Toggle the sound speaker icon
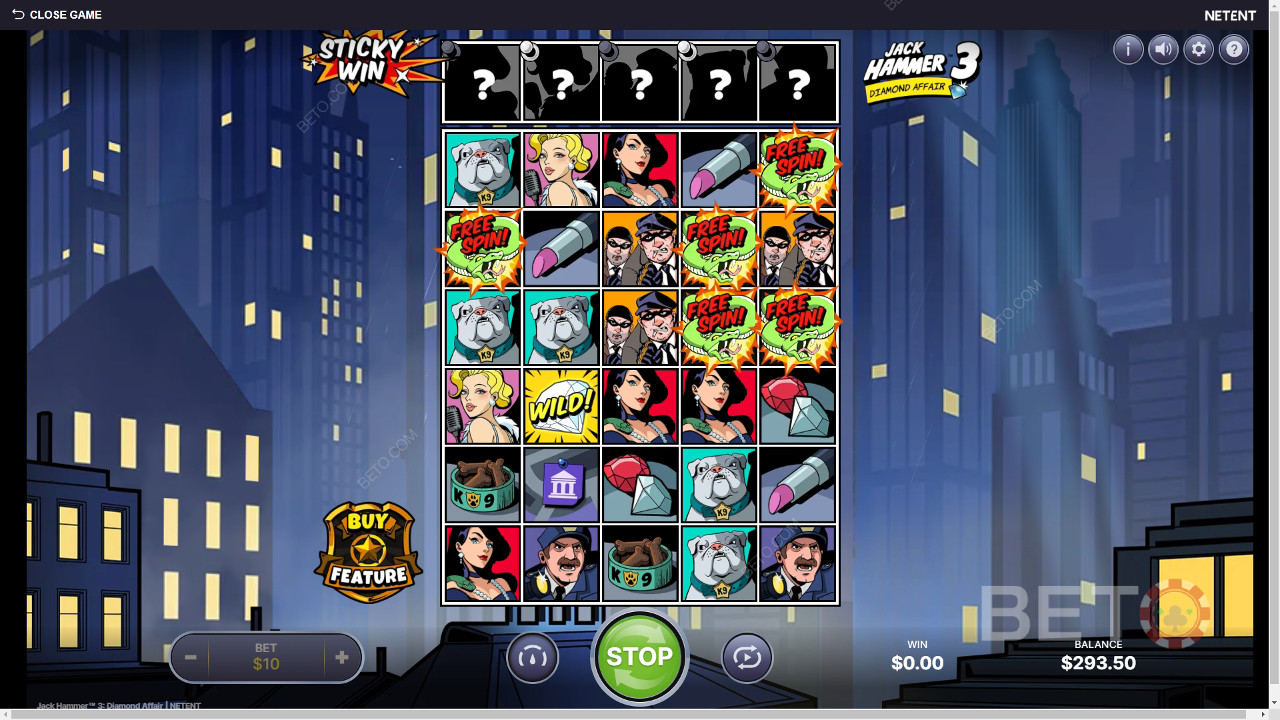 coord(1163,49)
